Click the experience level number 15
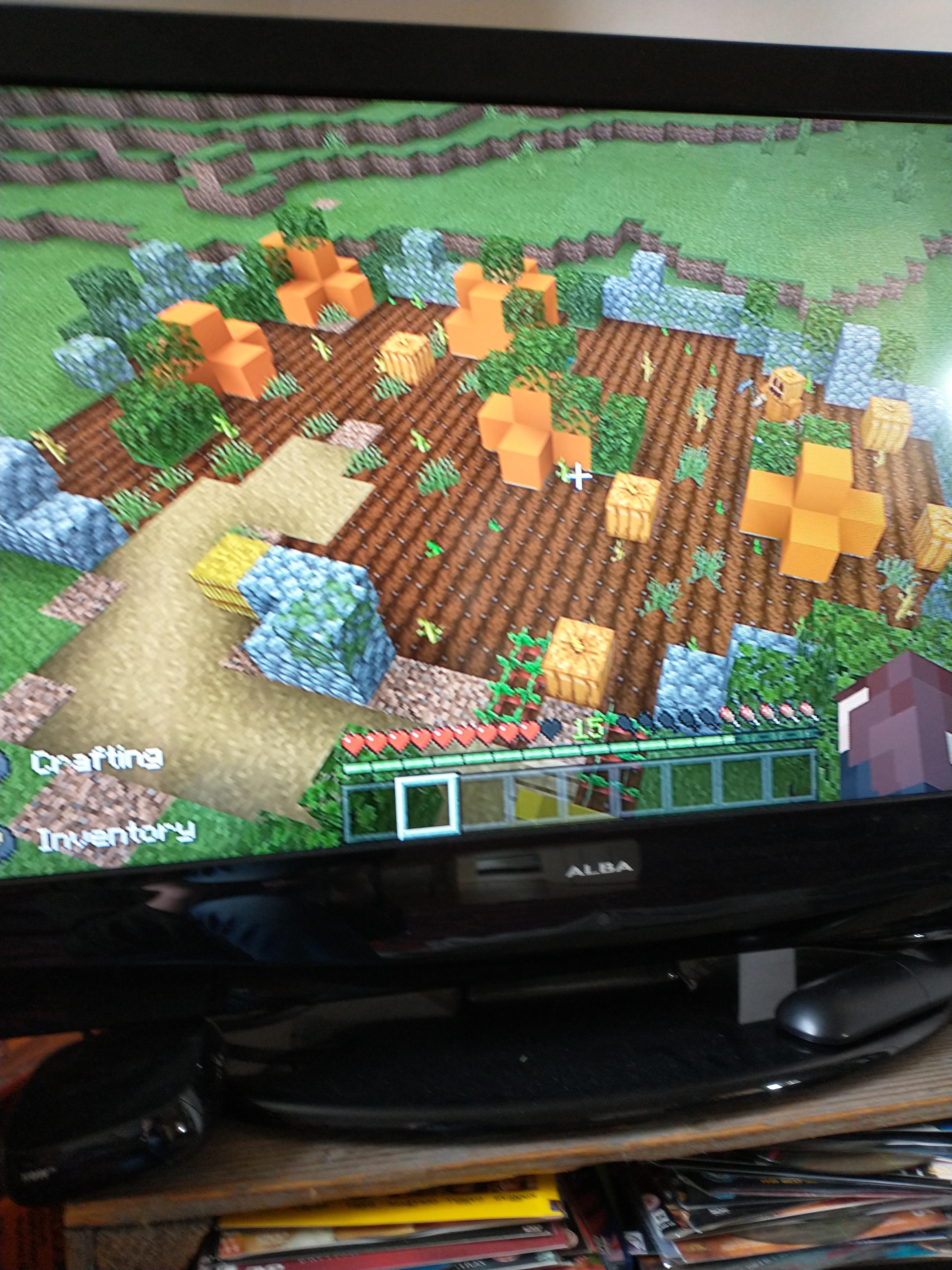Screen dimensions: 952x1270 click(x=586, y=727)
